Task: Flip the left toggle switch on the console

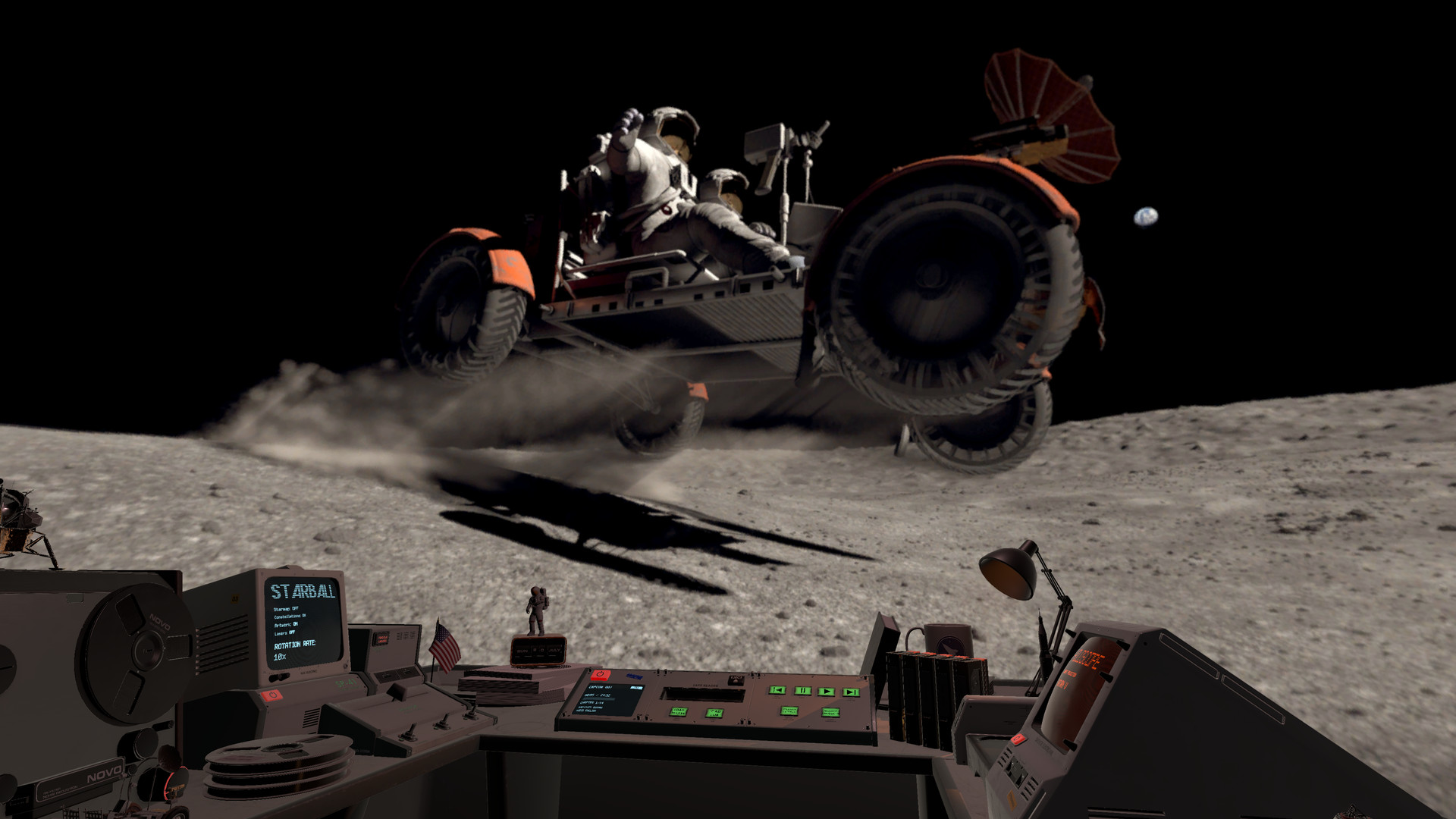Action: point(409,733)
